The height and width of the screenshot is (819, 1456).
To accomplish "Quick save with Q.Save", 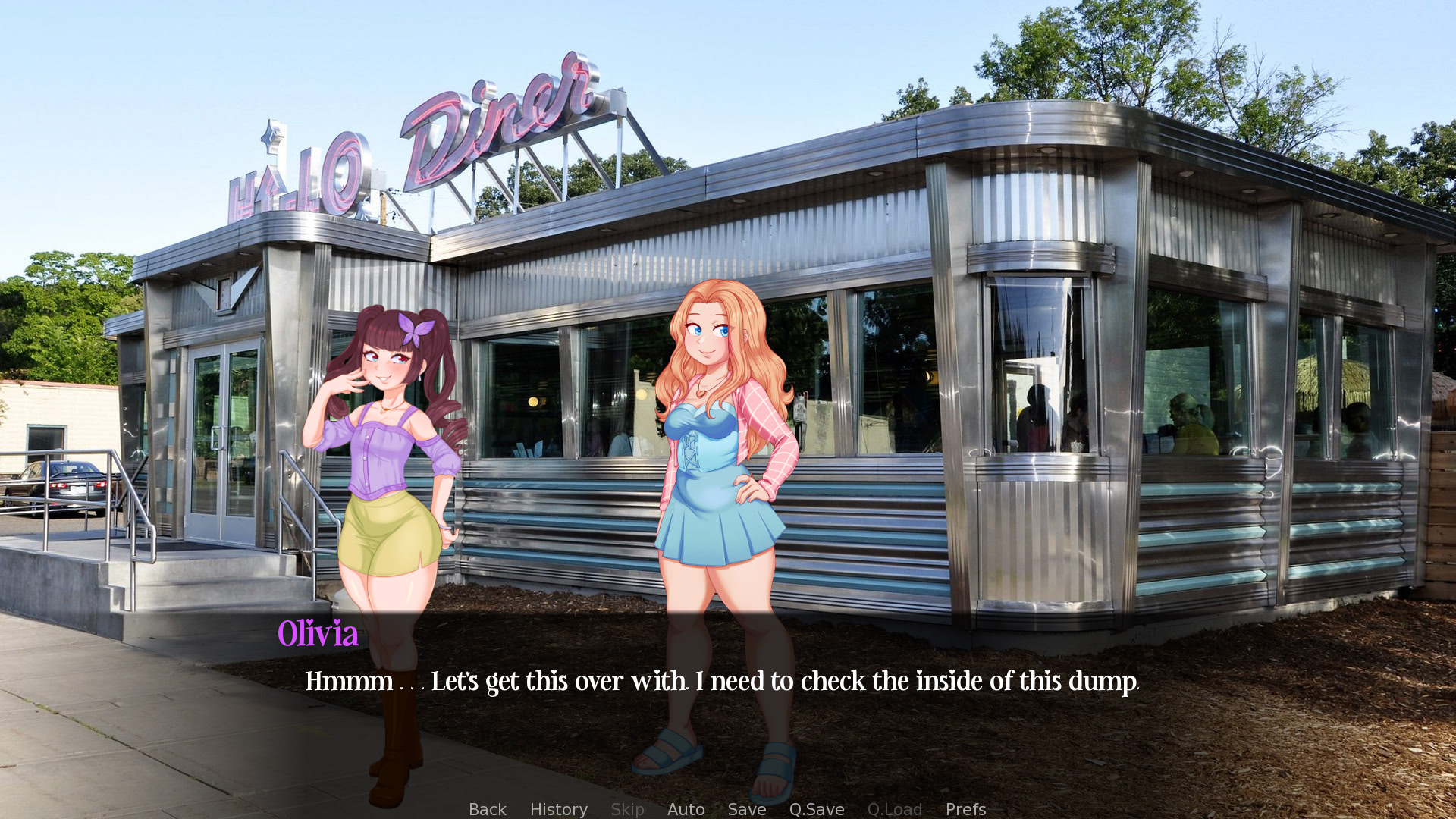I will [x=816, y=809].
